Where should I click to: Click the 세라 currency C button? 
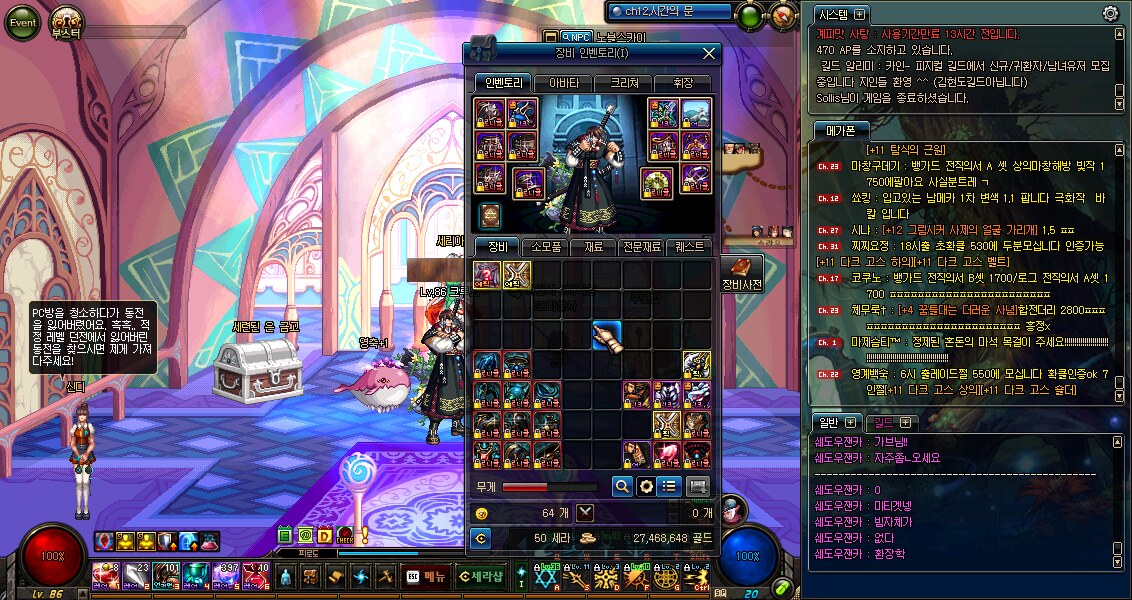481,538
